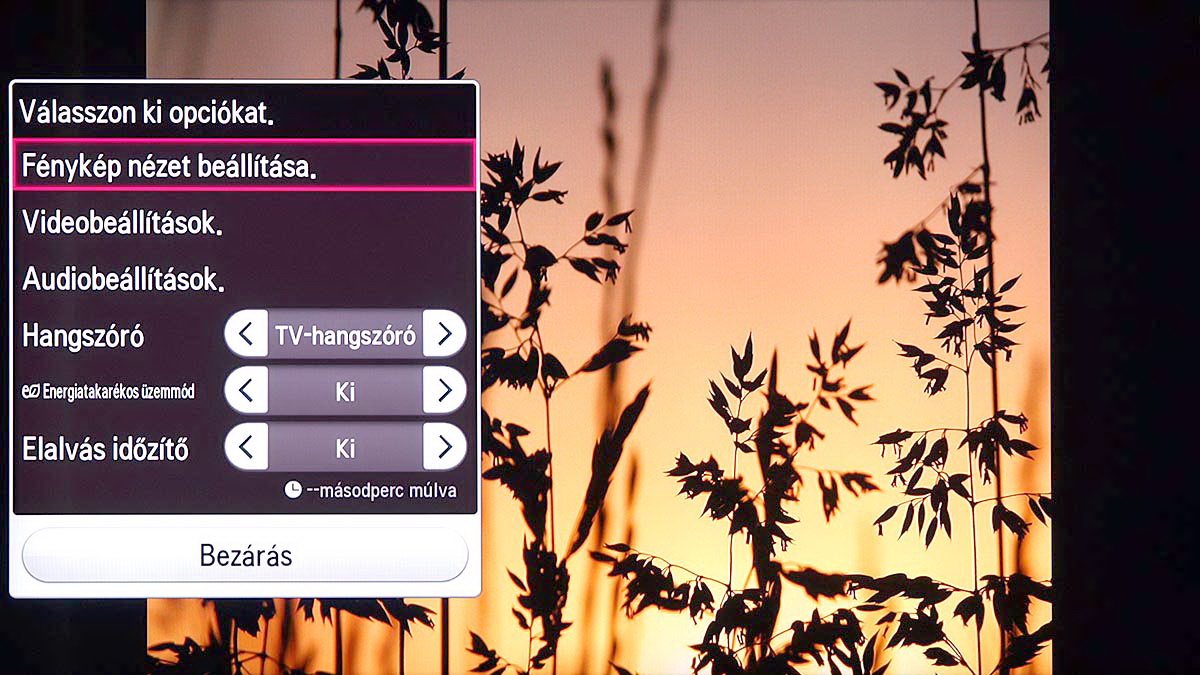Screen dimensions: 1200x675
Task: Click left arrow for Hangszóró setting
Action: click(246, 334)
